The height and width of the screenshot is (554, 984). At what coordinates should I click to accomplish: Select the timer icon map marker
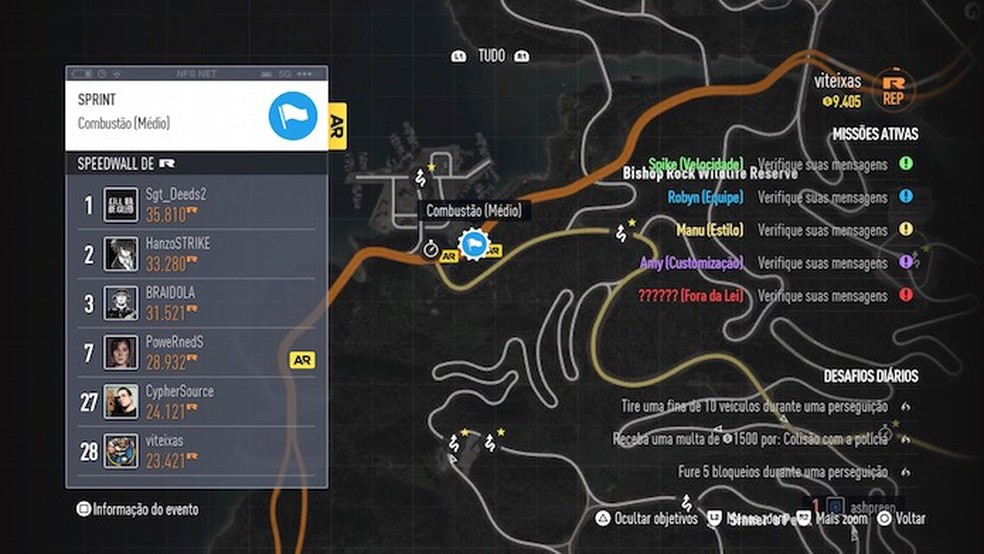[x=431, y=249]
